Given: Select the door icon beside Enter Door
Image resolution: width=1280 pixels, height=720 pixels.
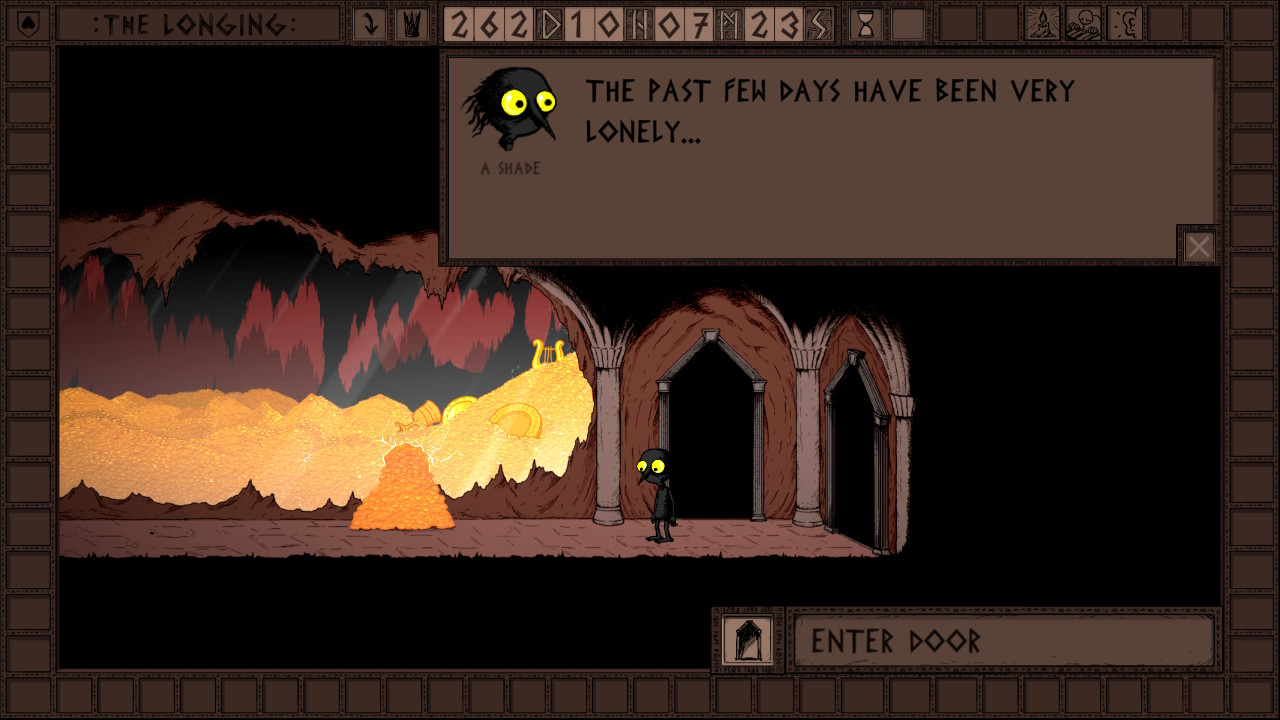Looking at the screenshot, I should pyautogui.click(x=748, y=640).
